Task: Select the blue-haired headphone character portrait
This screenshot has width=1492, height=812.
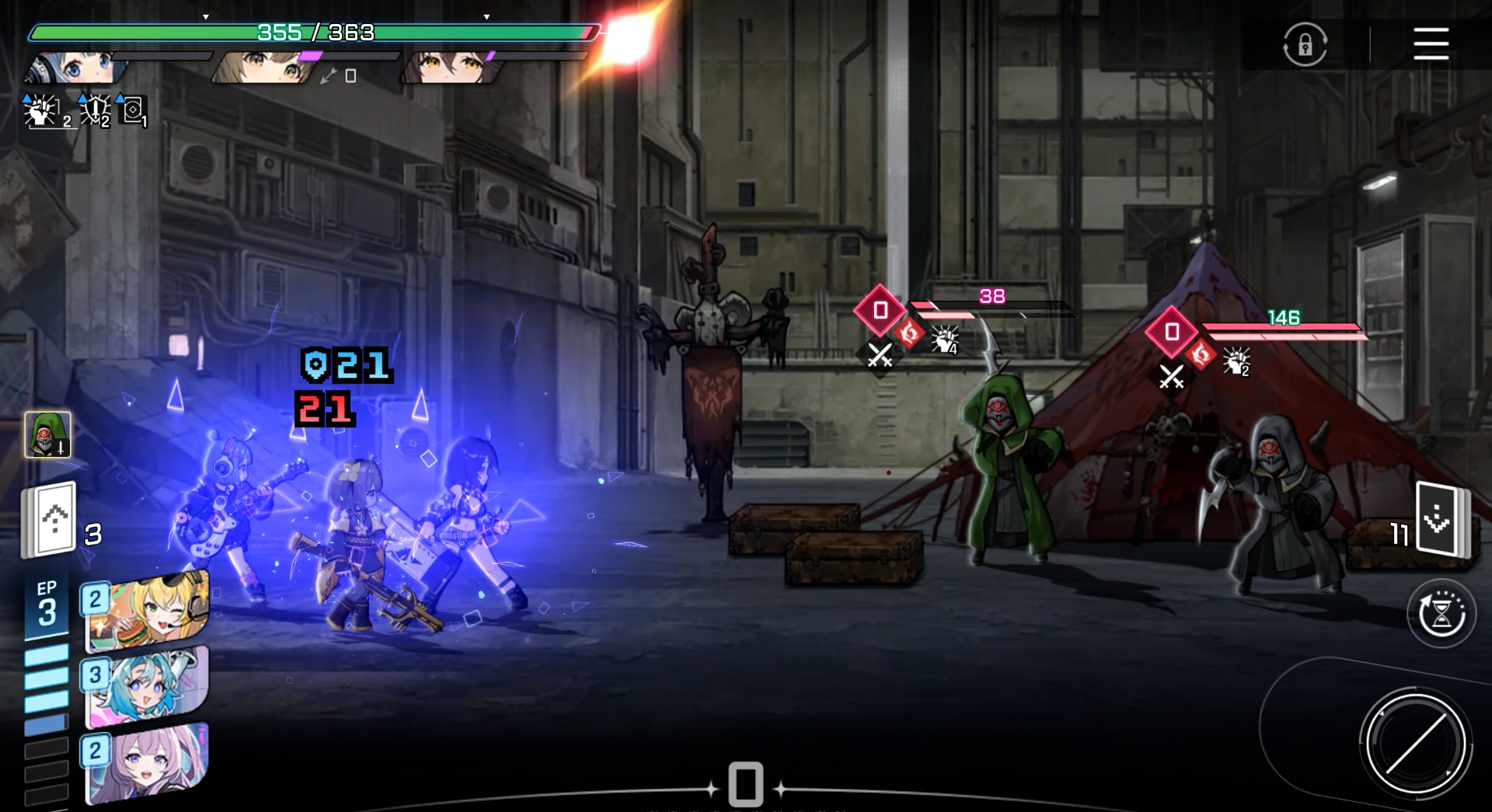Action: (76, 68)
